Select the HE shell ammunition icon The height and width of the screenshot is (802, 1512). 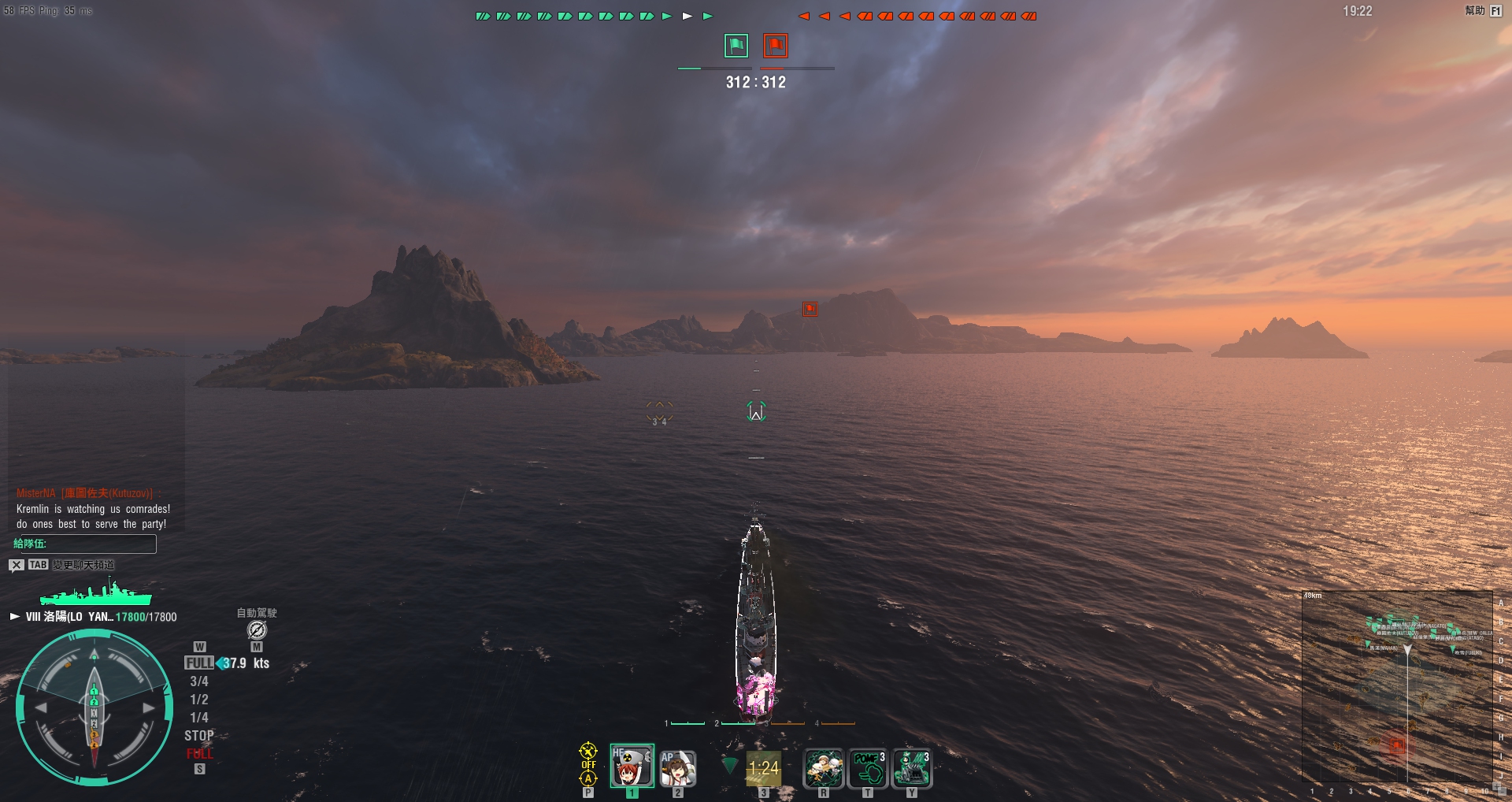(x=632, y=766)
